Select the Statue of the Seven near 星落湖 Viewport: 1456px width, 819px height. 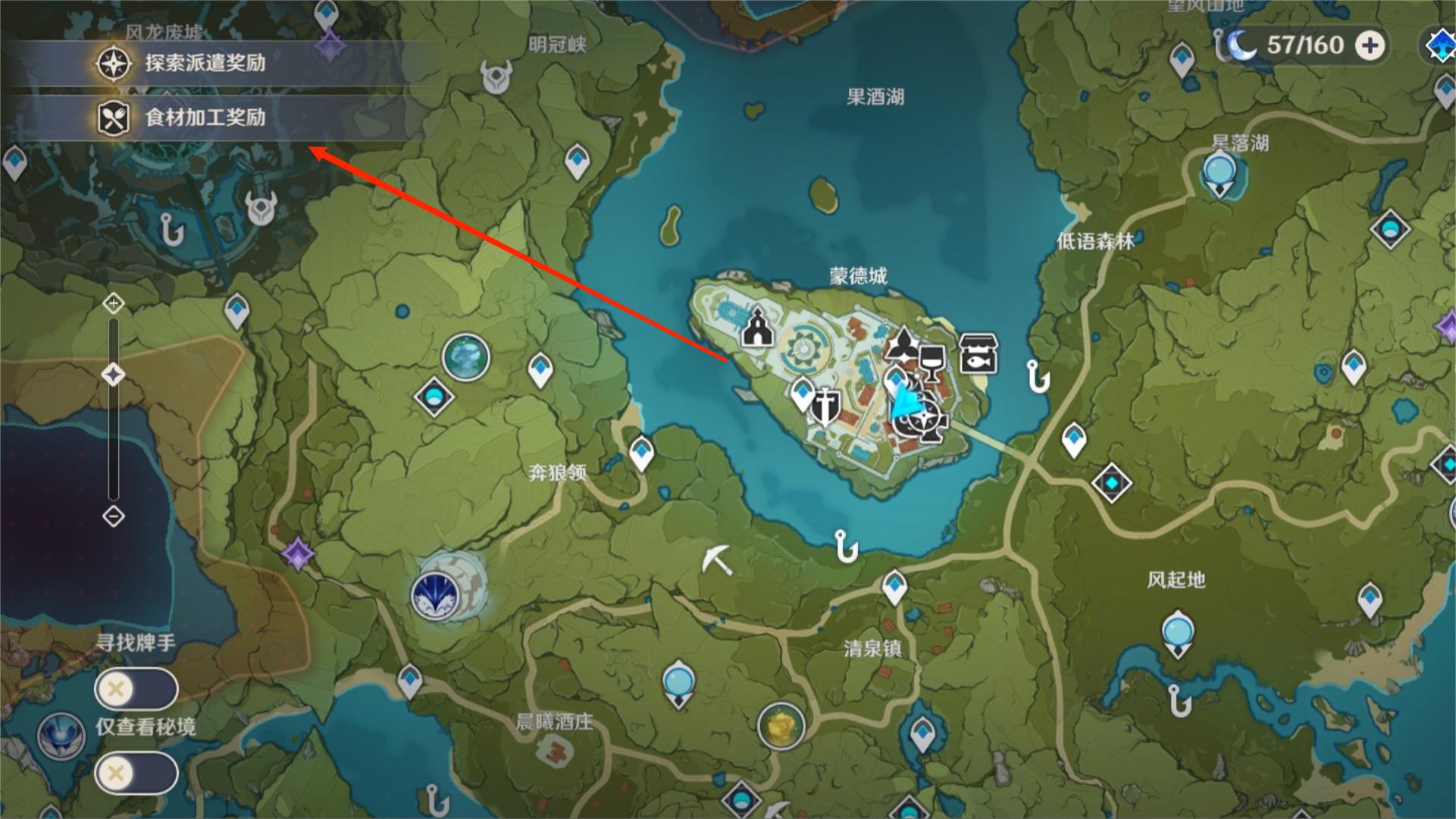[1220, 174]
